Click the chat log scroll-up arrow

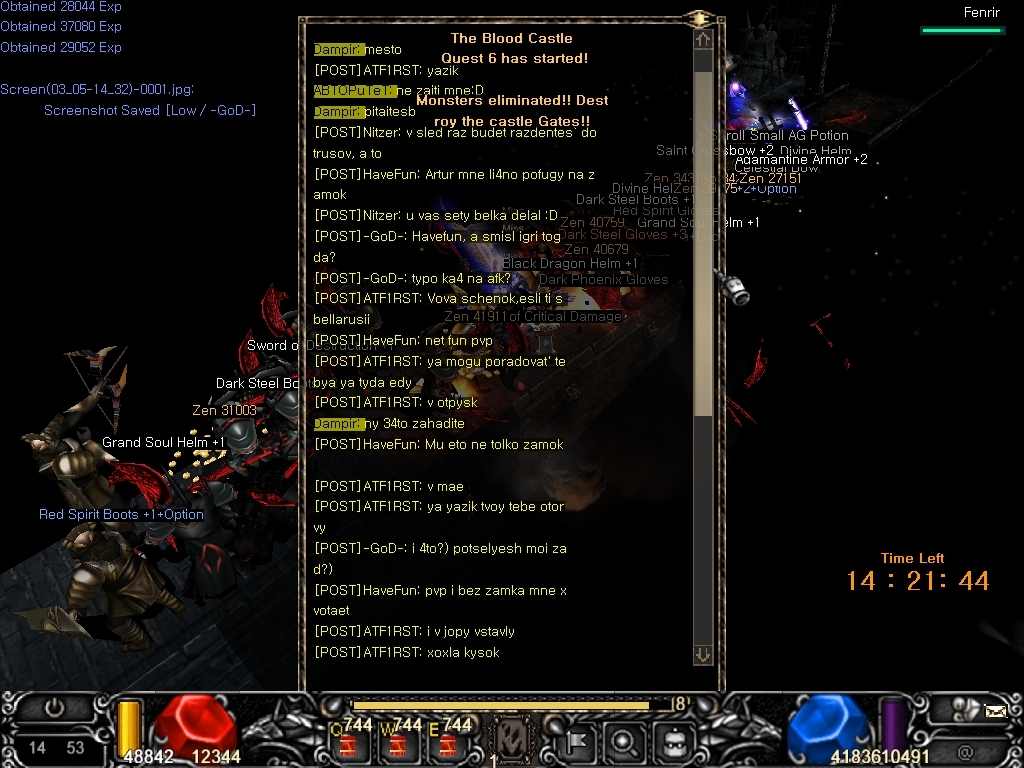[703, 40]
